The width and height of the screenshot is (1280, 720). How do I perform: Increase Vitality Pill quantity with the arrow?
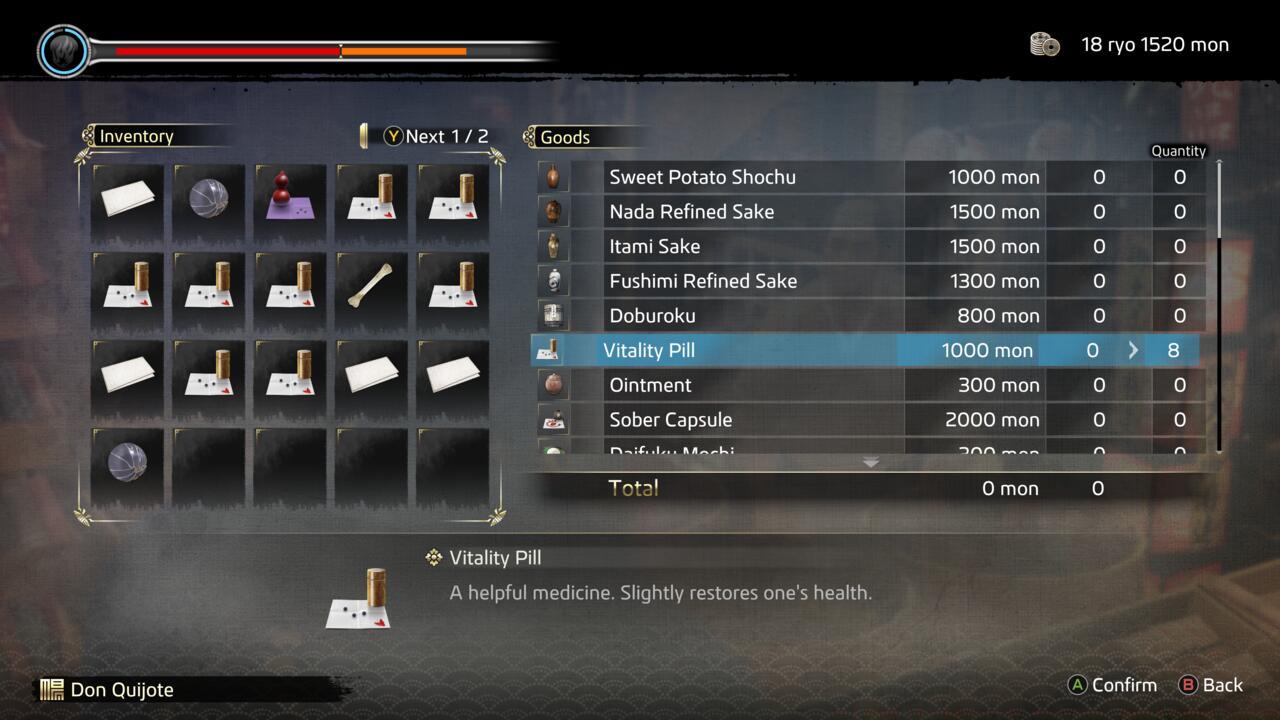coord(1133,350)
